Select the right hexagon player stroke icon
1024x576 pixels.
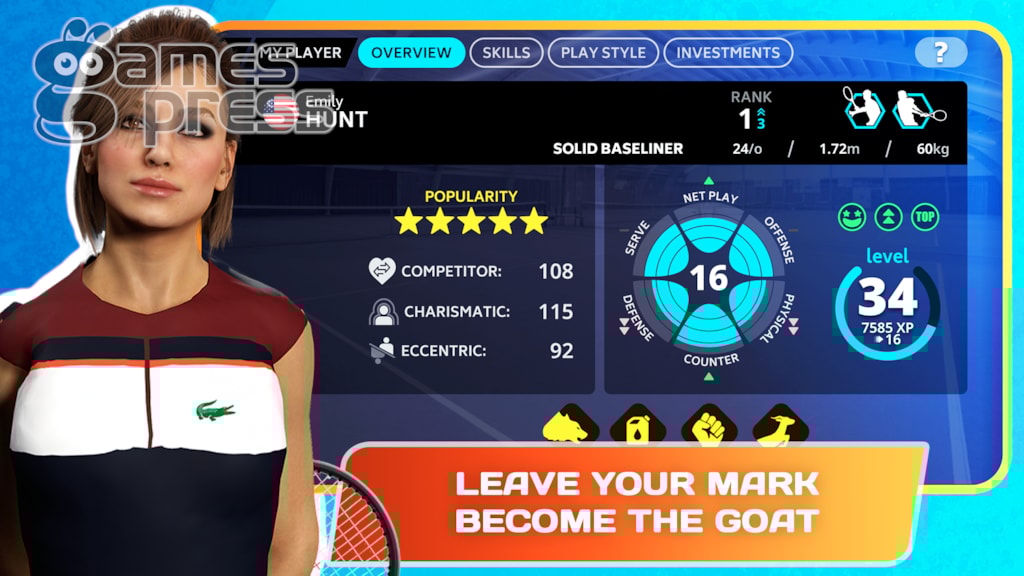913,107
